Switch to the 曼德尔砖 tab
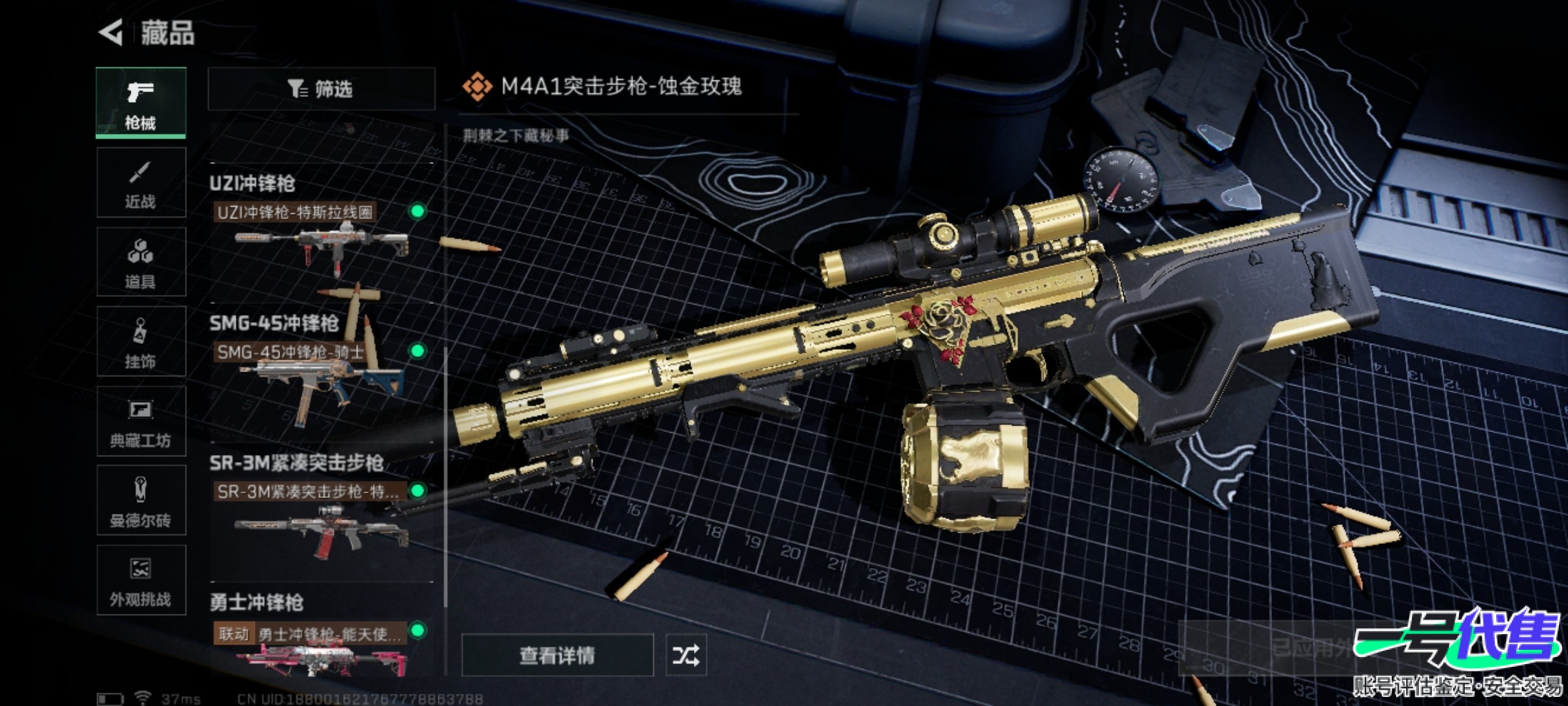Screen dimensions: 1568x706 click(141, 501)
